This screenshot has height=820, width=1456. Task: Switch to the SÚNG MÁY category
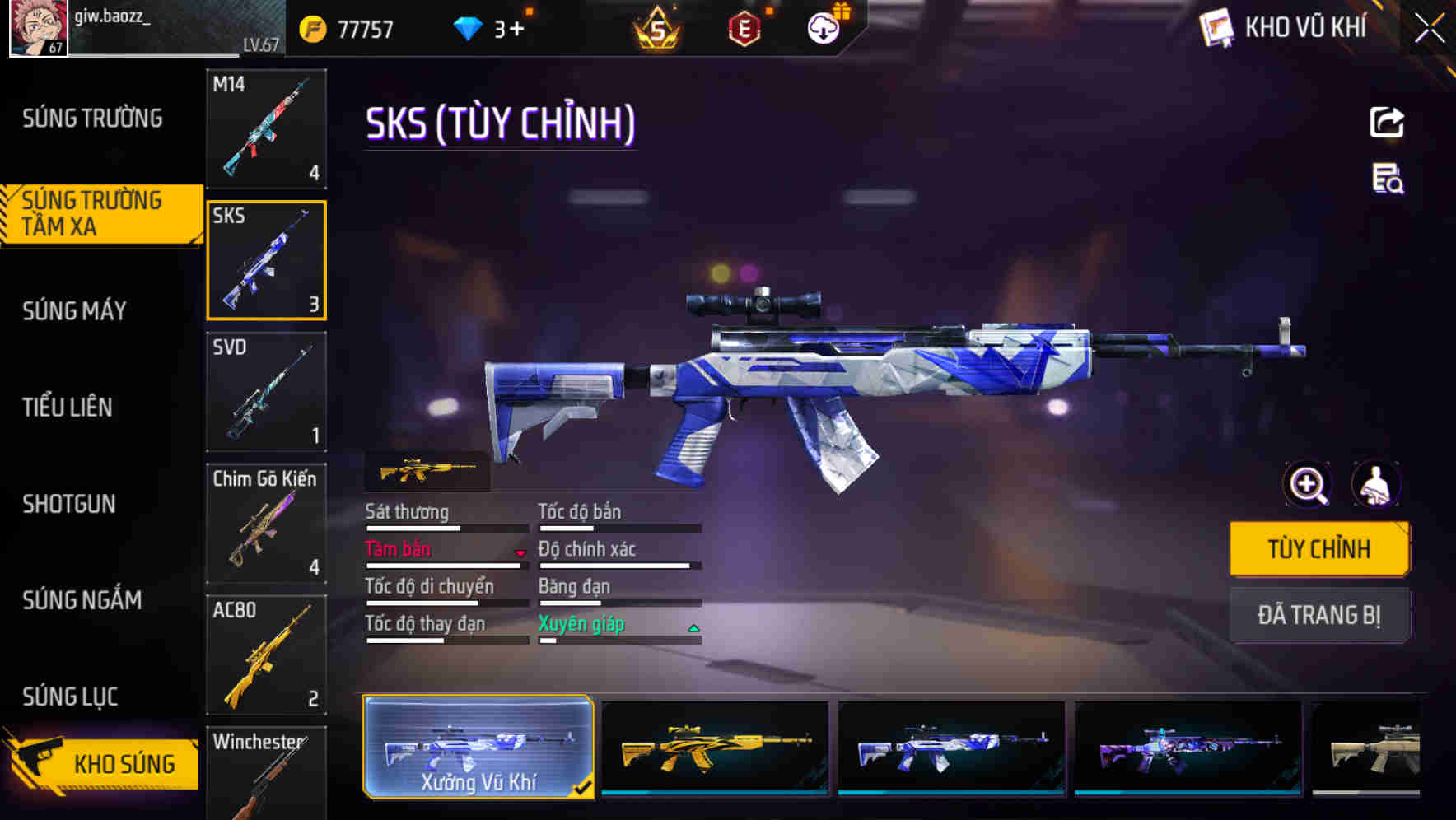tap(72, 310)
